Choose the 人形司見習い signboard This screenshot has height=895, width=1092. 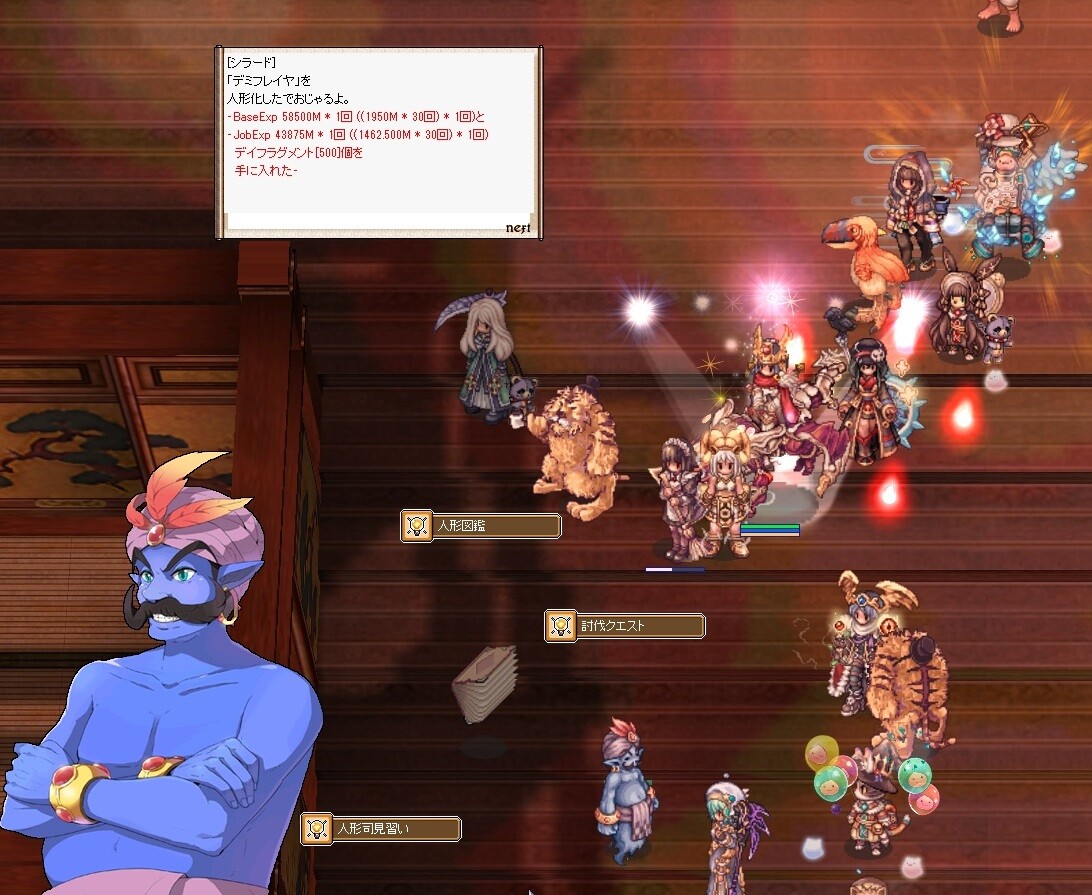[381, 829]
